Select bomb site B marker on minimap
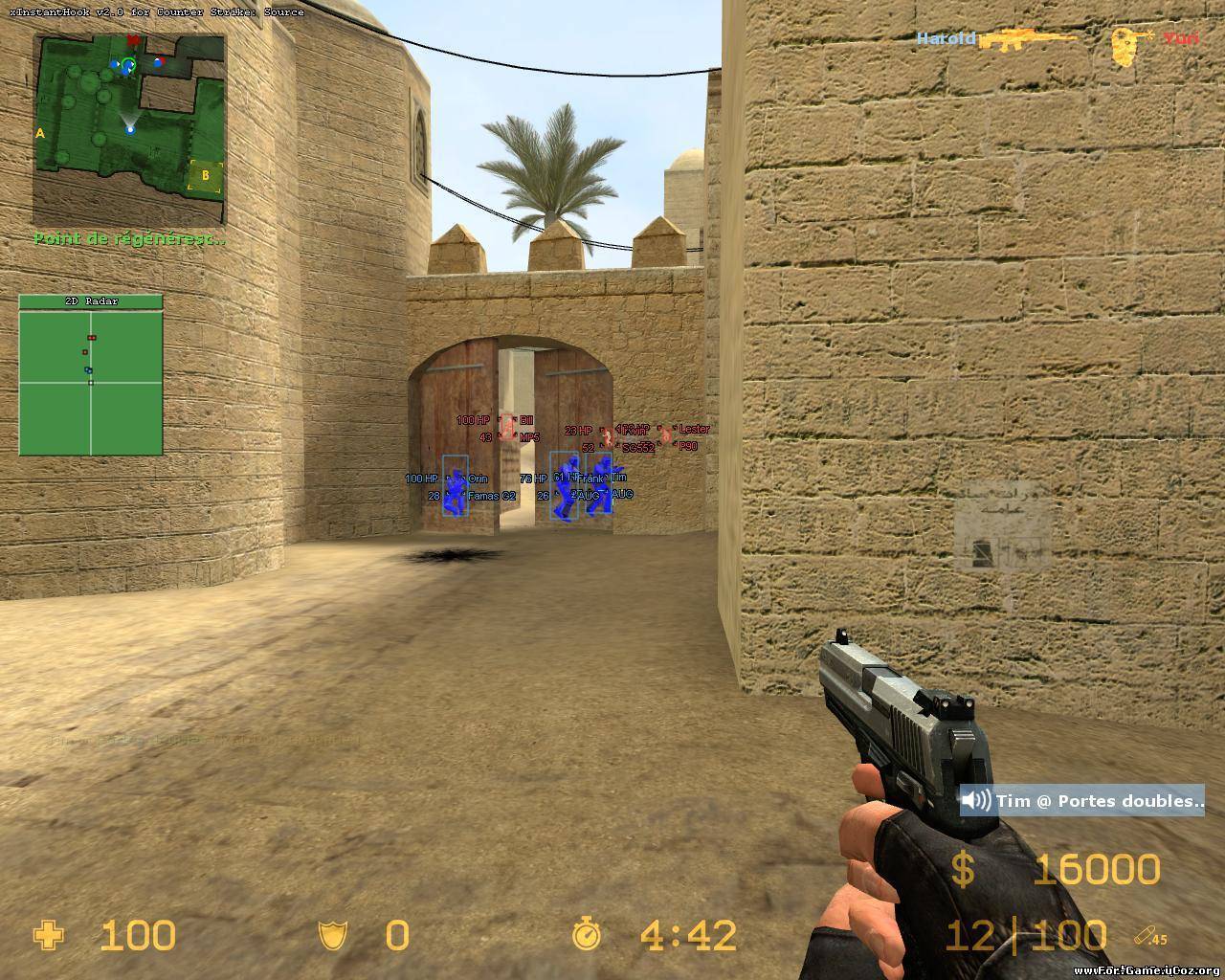This screenshot has height=980, width=1225. pos(205,175)
